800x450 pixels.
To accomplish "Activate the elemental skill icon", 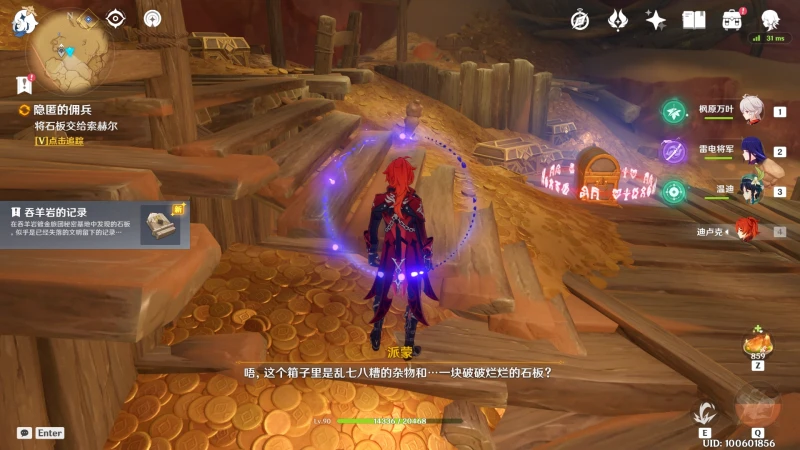I will [x=705, y=412].
